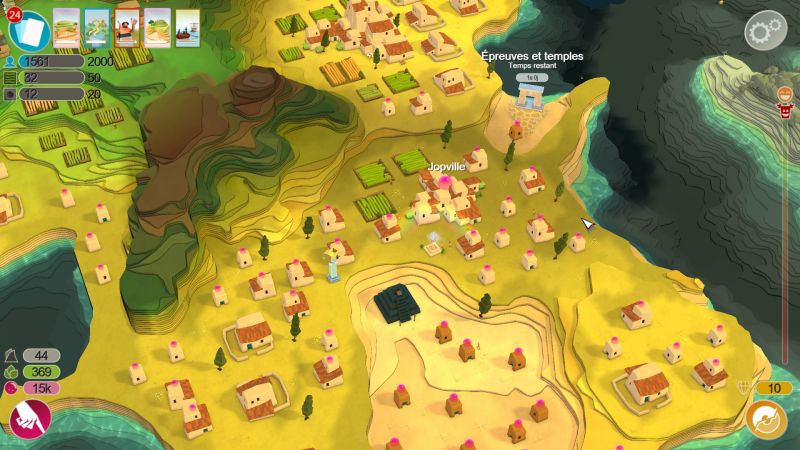Select the fourth card with yellow terraces

(x=158, y=26)
